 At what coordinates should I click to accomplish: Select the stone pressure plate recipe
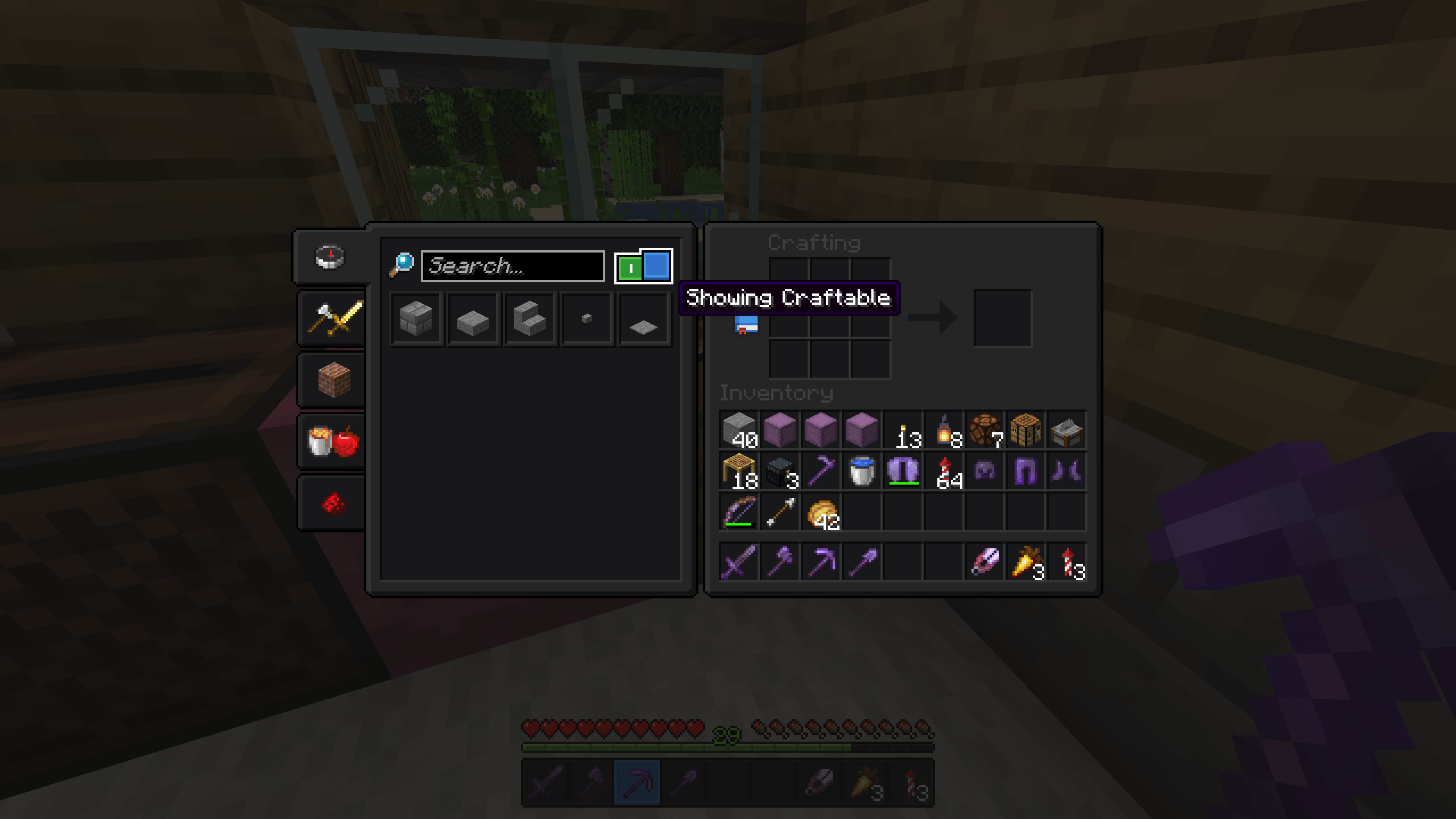[x=643, y=318]
